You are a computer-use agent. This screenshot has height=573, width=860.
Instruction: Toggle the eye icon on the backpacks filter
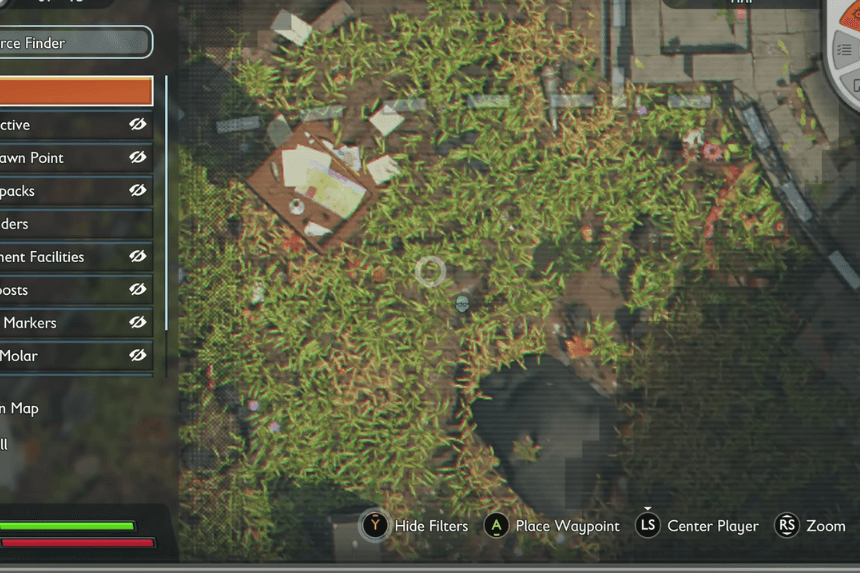pyautogui.click(x=138, y=190)
